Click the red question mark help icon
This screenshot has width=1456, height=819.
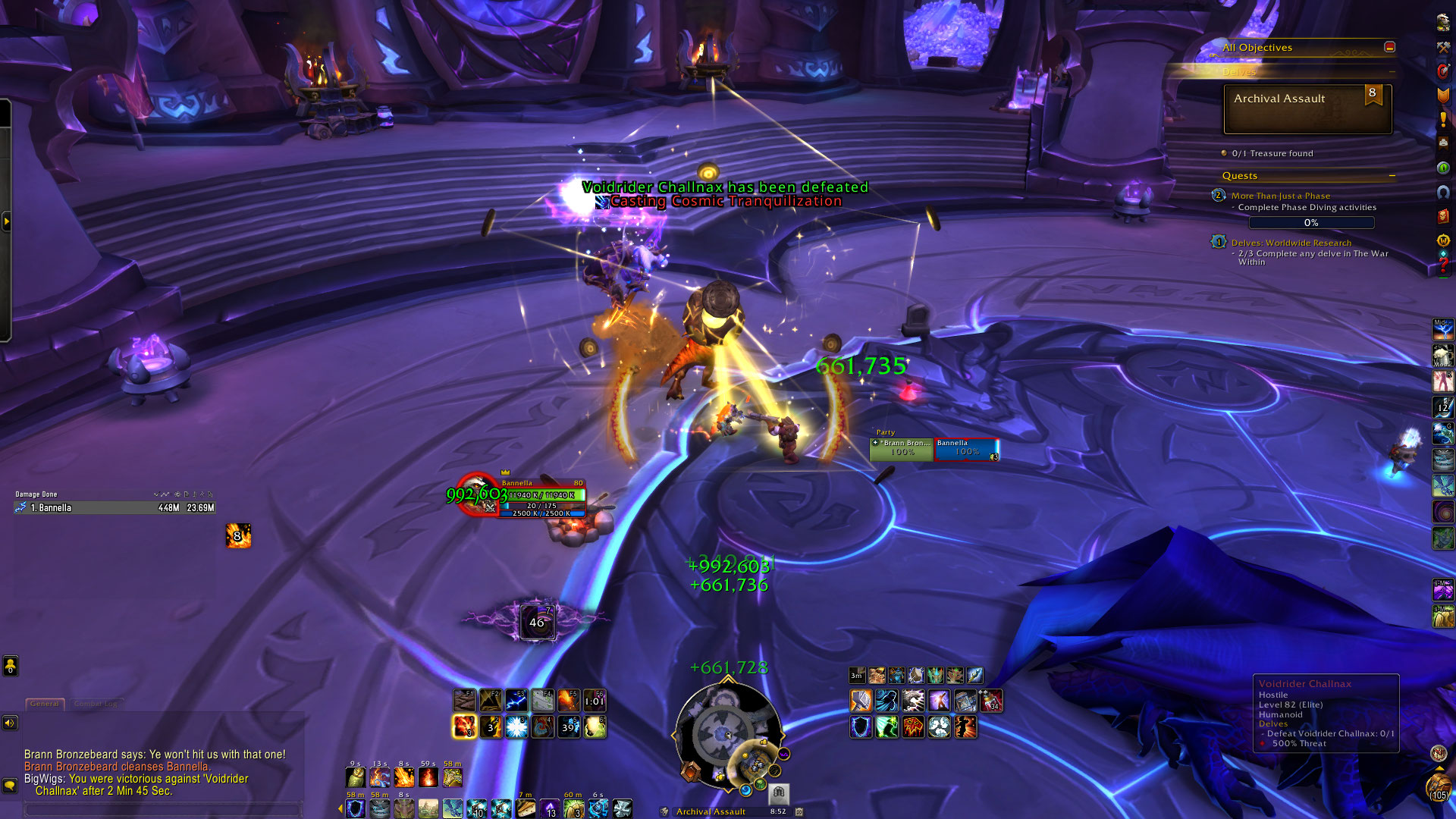pyautogui.click(x=1442, y=265)
